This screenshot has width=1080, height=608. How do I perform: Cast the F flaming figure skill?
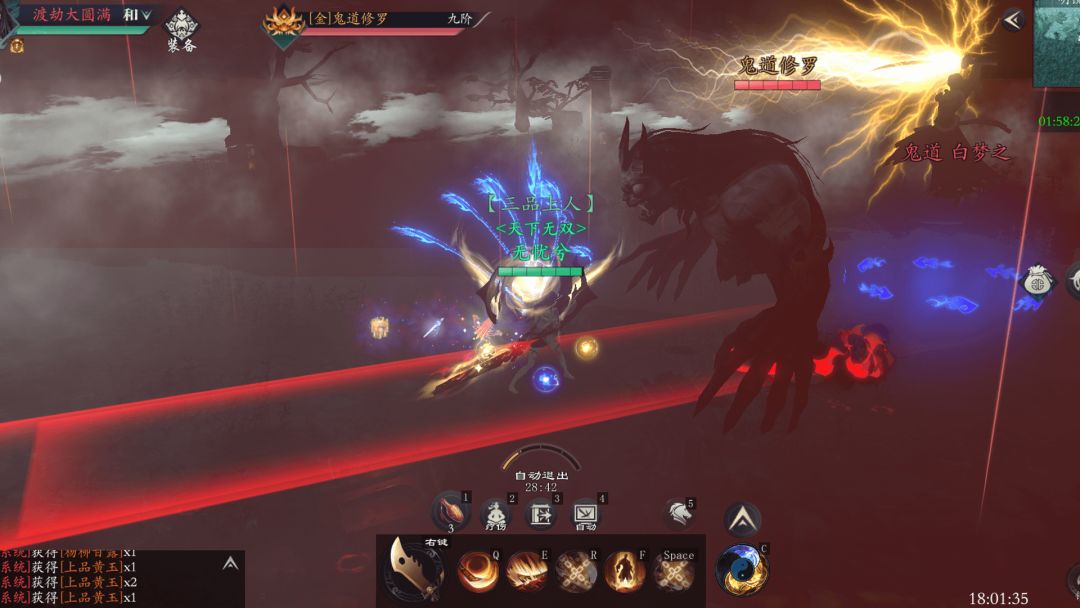(624, 572)
